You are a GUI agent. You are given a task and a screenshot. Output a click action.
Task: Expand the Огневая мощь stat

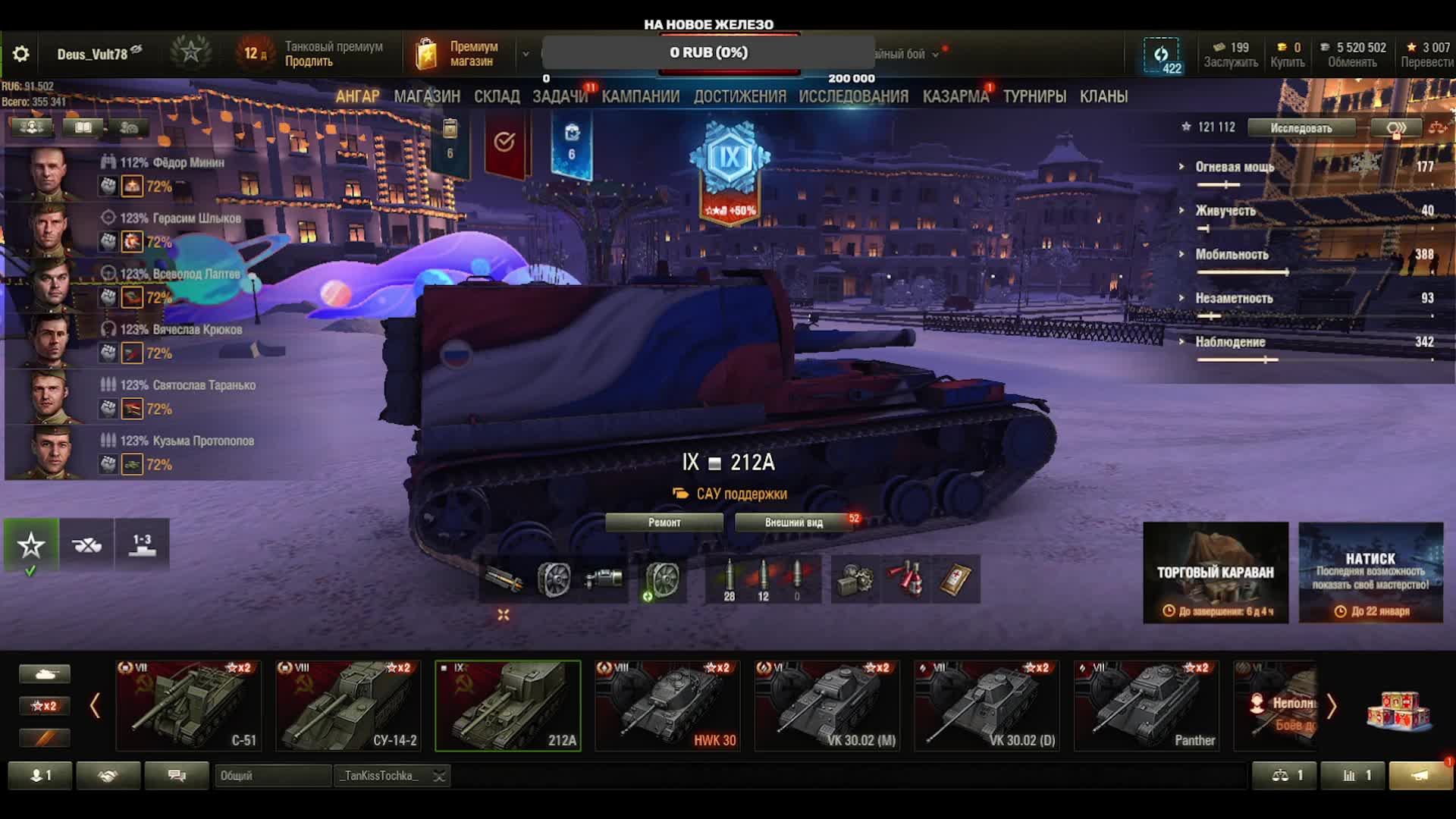[1235, 167]
